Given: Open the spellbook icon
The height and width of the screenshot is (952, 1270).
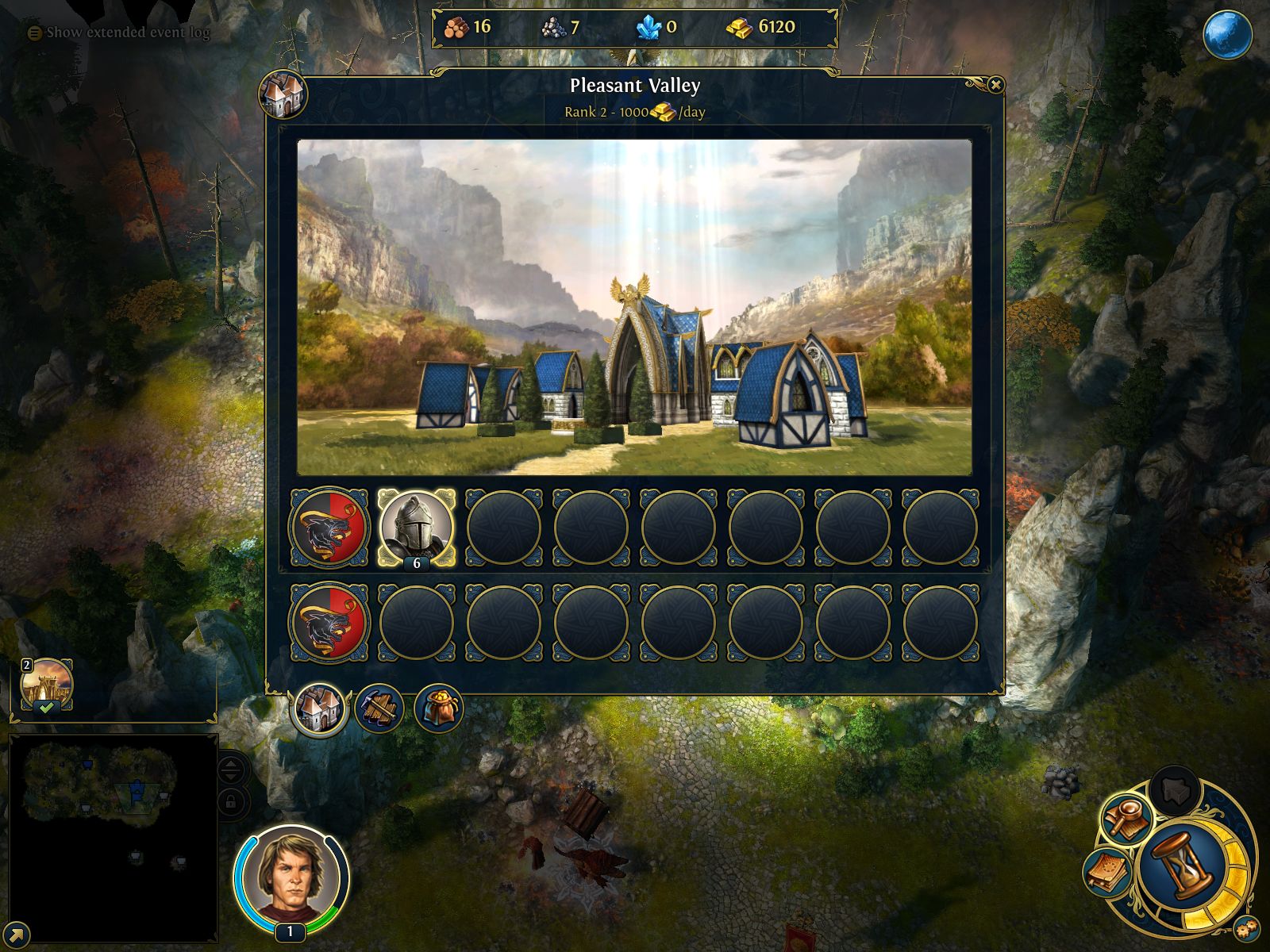Looking at the screenshot, I should click(1108, 873).
